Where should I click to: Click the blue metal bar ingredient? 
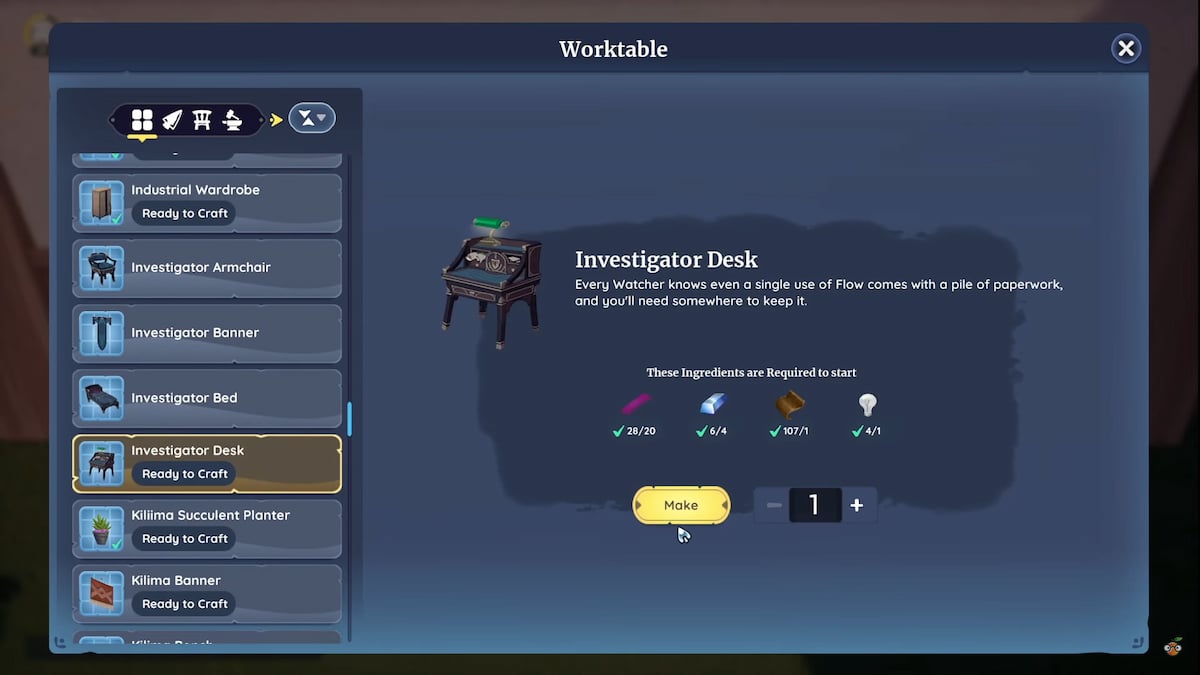click(x=713, y=404)
